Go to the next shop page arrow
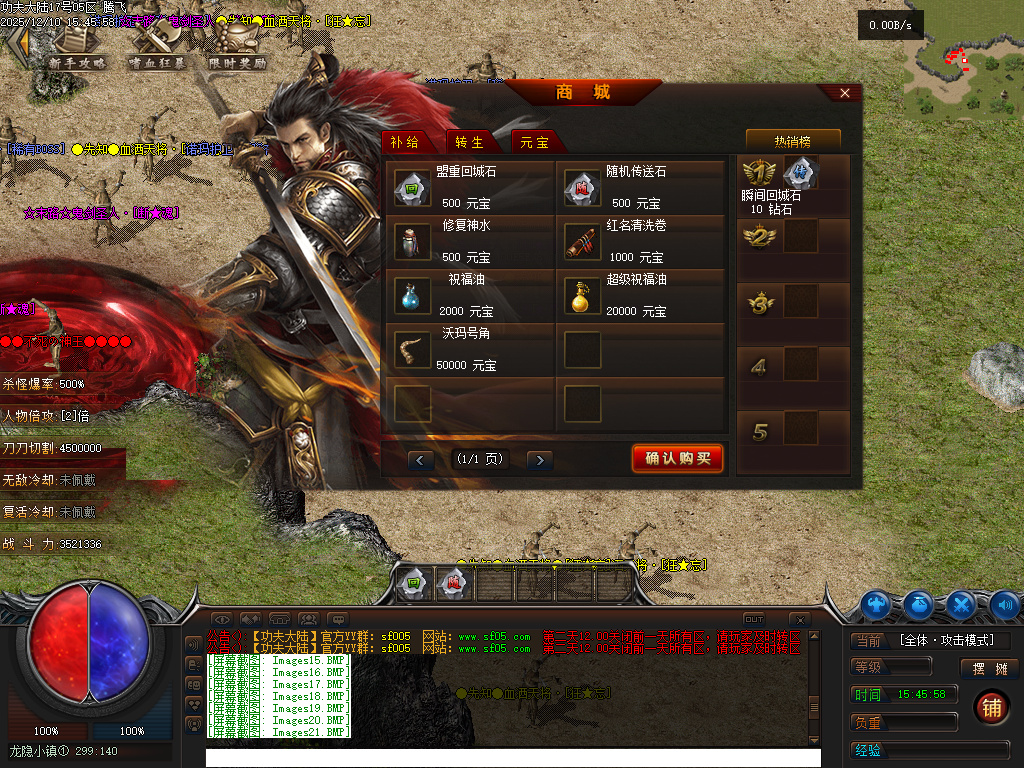Image resolution: width=1024 pixels, height=768 pixels. click(x=540, y=460)
